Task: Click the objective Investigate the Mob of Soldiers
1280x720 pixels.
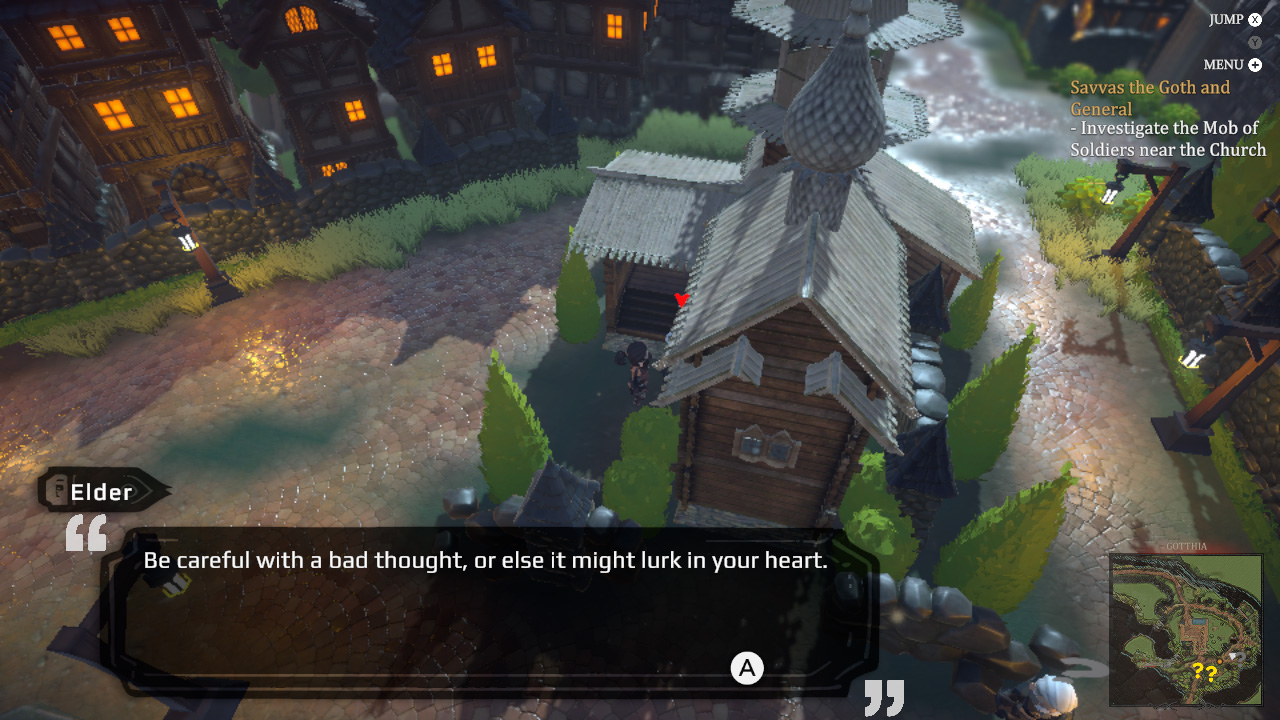Action: coord(1166,138)
